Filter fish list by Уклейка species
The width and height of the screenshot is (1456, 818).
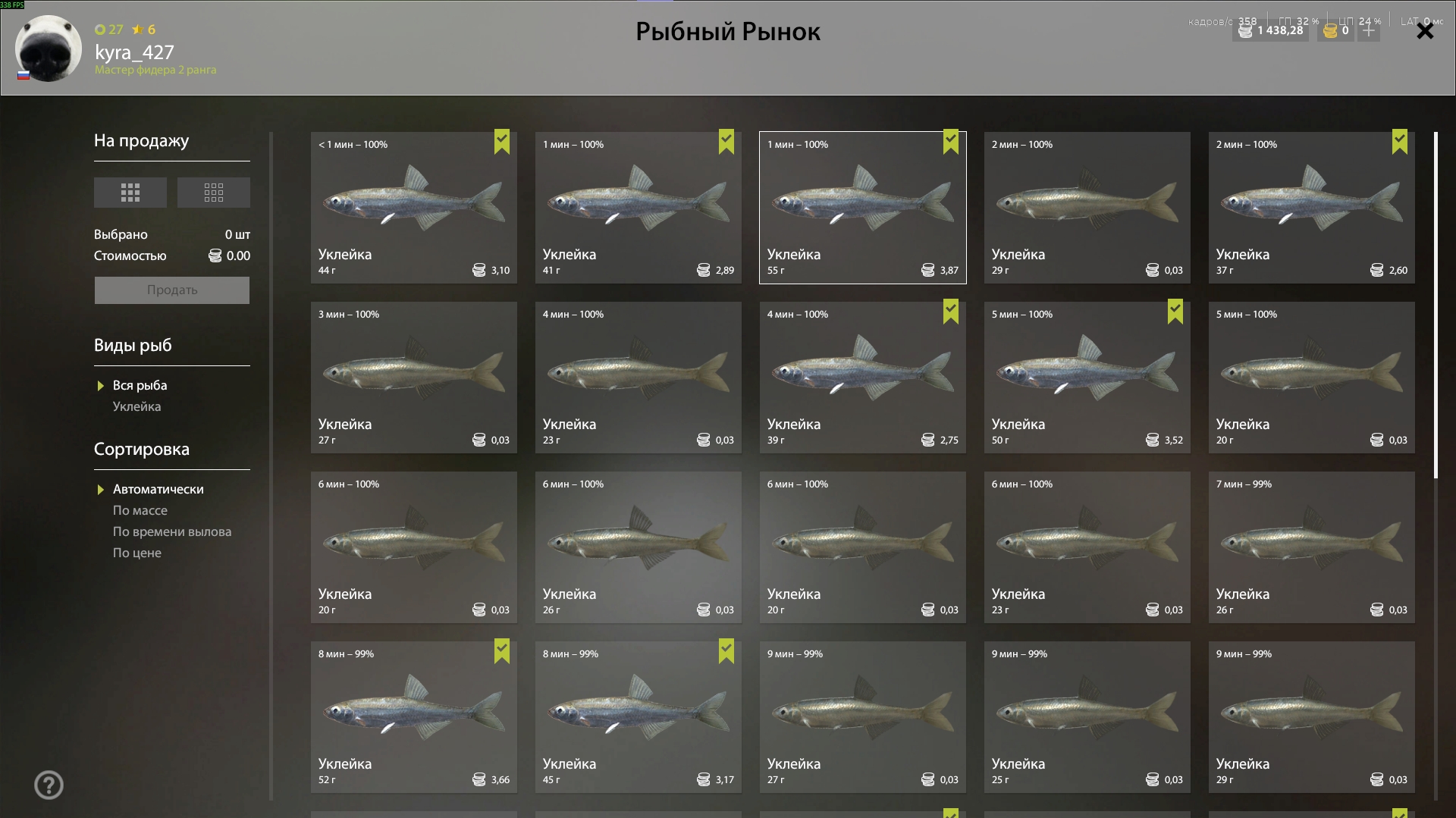(136, 406)
